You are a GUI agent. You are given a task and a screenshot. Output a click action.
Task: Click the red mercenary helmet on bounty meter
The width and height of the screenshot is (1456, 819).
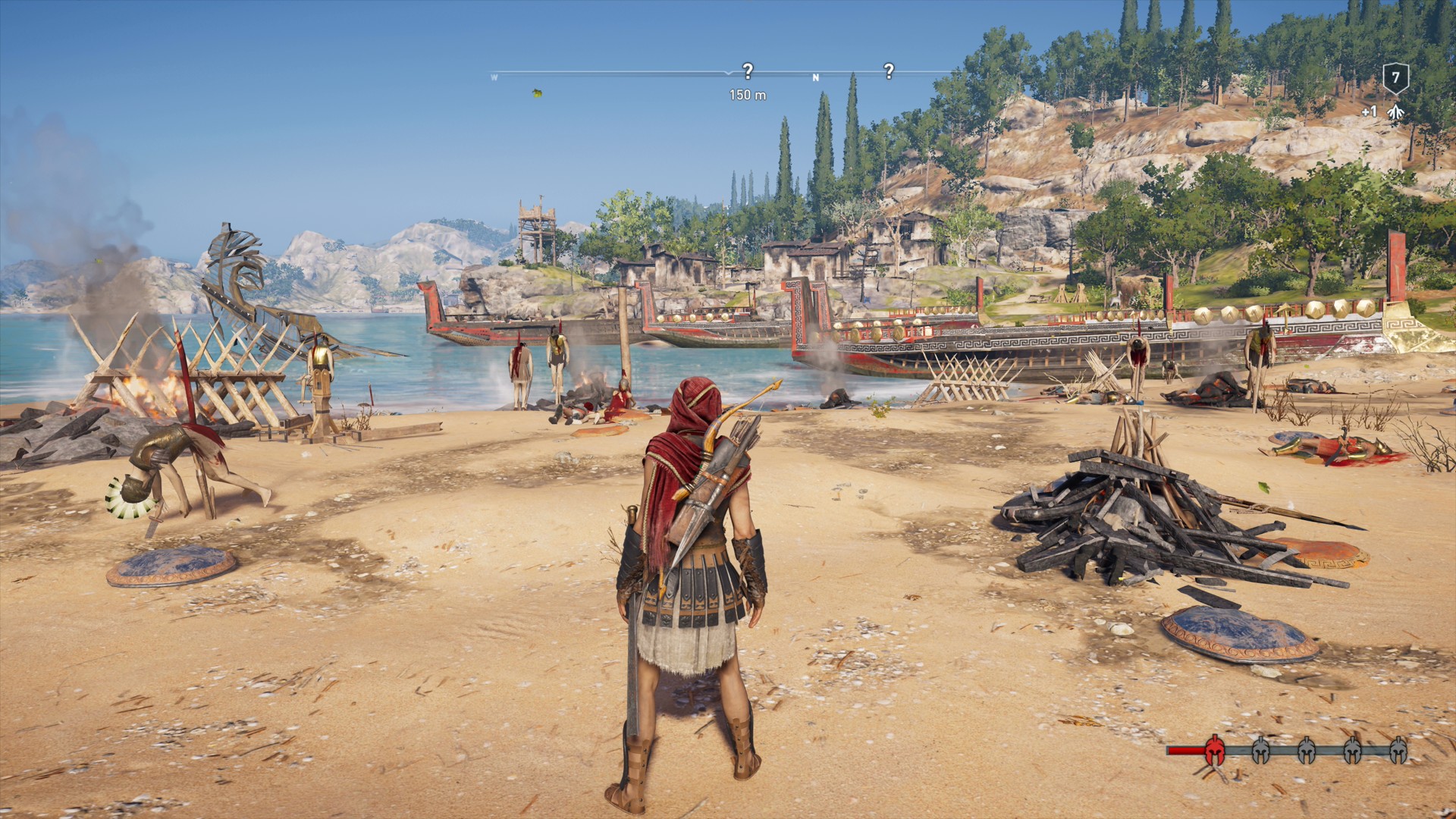[1214, 750]
